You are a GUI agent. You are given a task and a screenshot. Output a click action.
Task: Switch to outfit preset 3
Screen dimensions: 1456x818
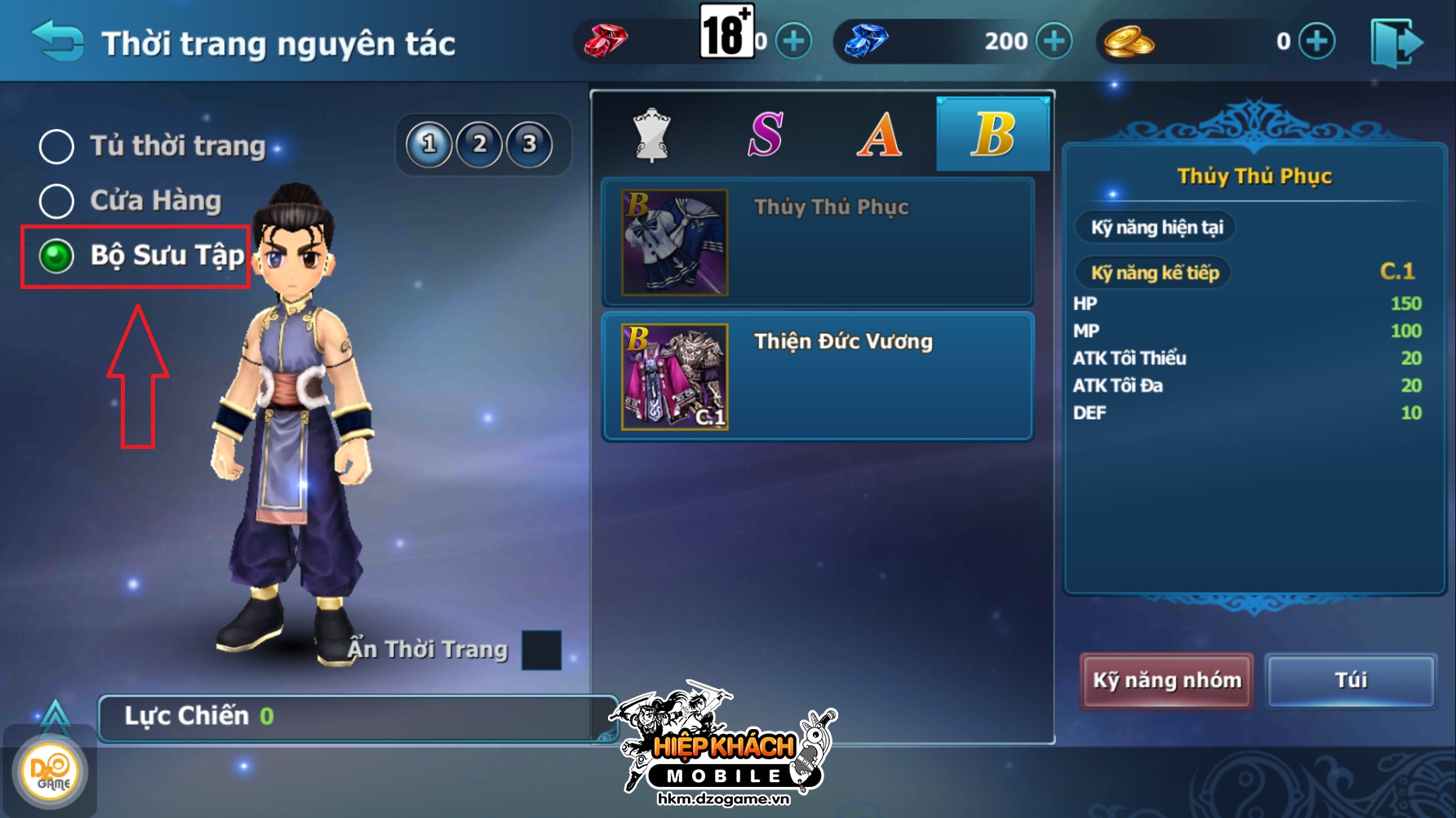pos(530,144)
